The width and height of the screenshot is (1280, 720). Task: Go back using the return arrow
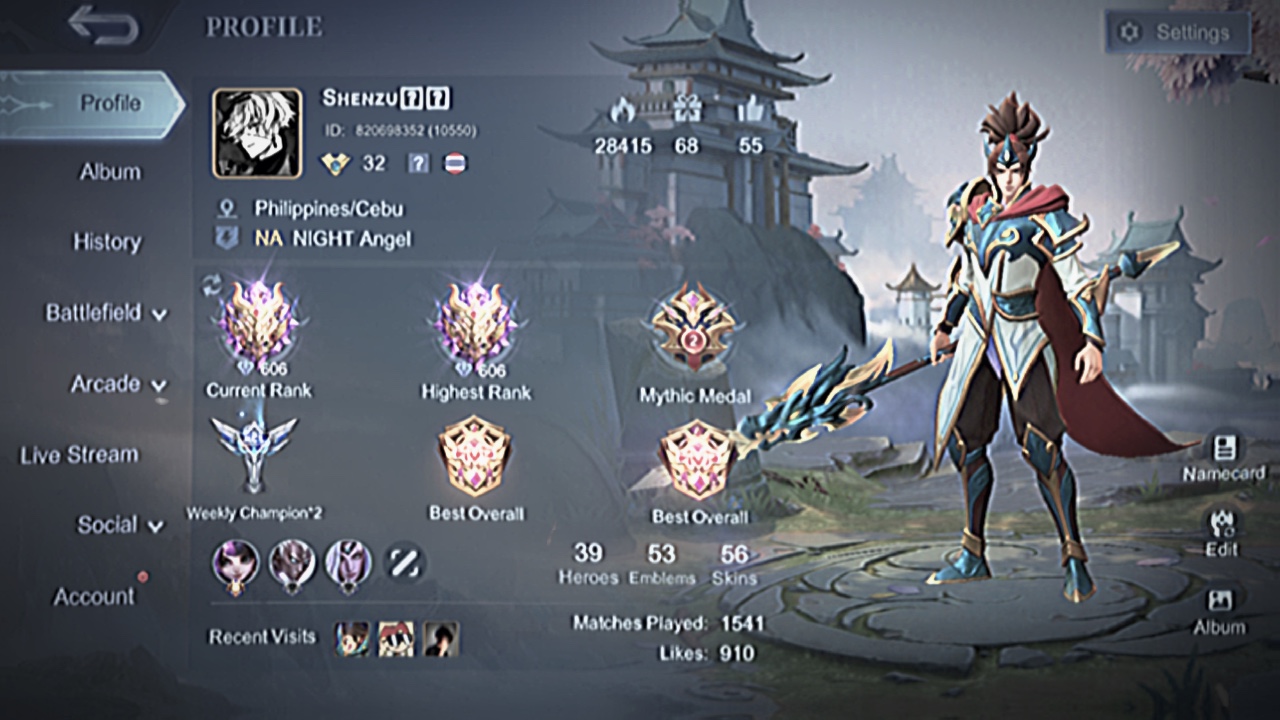click(x=103, y=25)
